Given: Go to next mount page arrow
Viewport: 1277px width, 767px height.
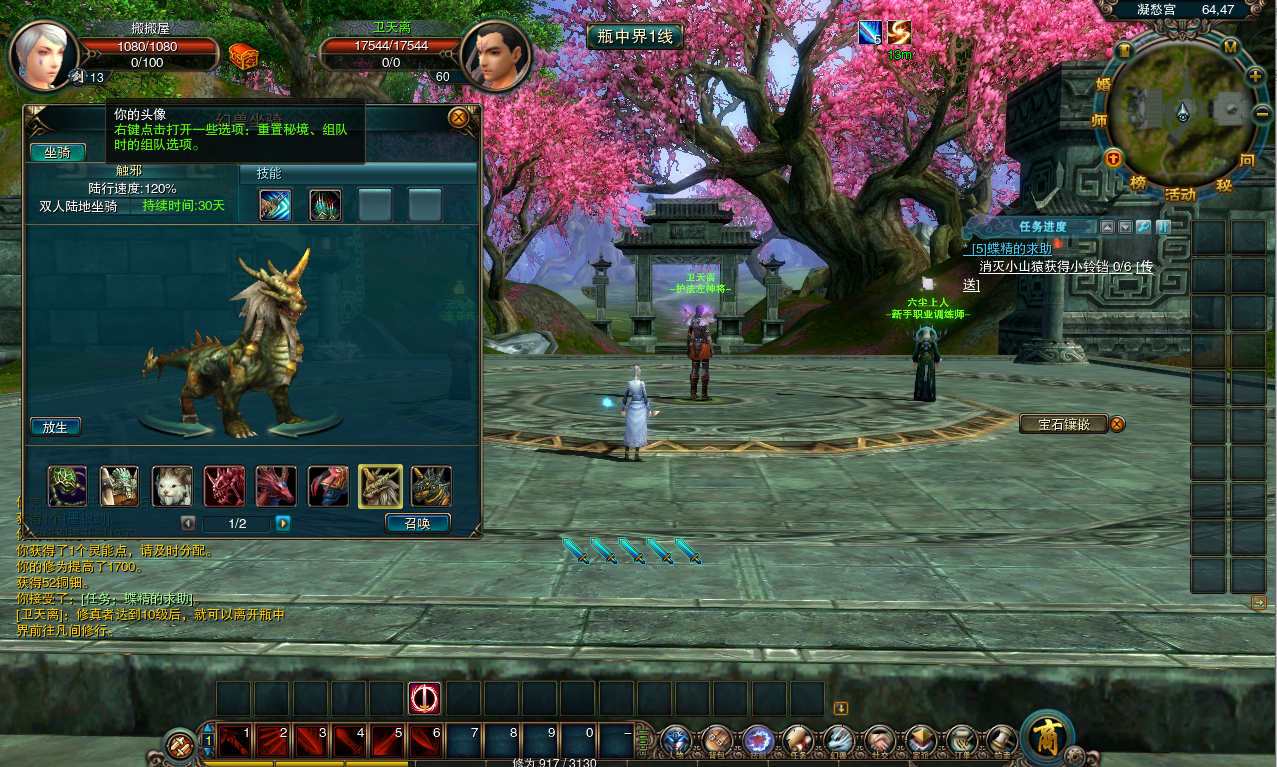Looking at the screenshot, I should click(x=283, y=523).
